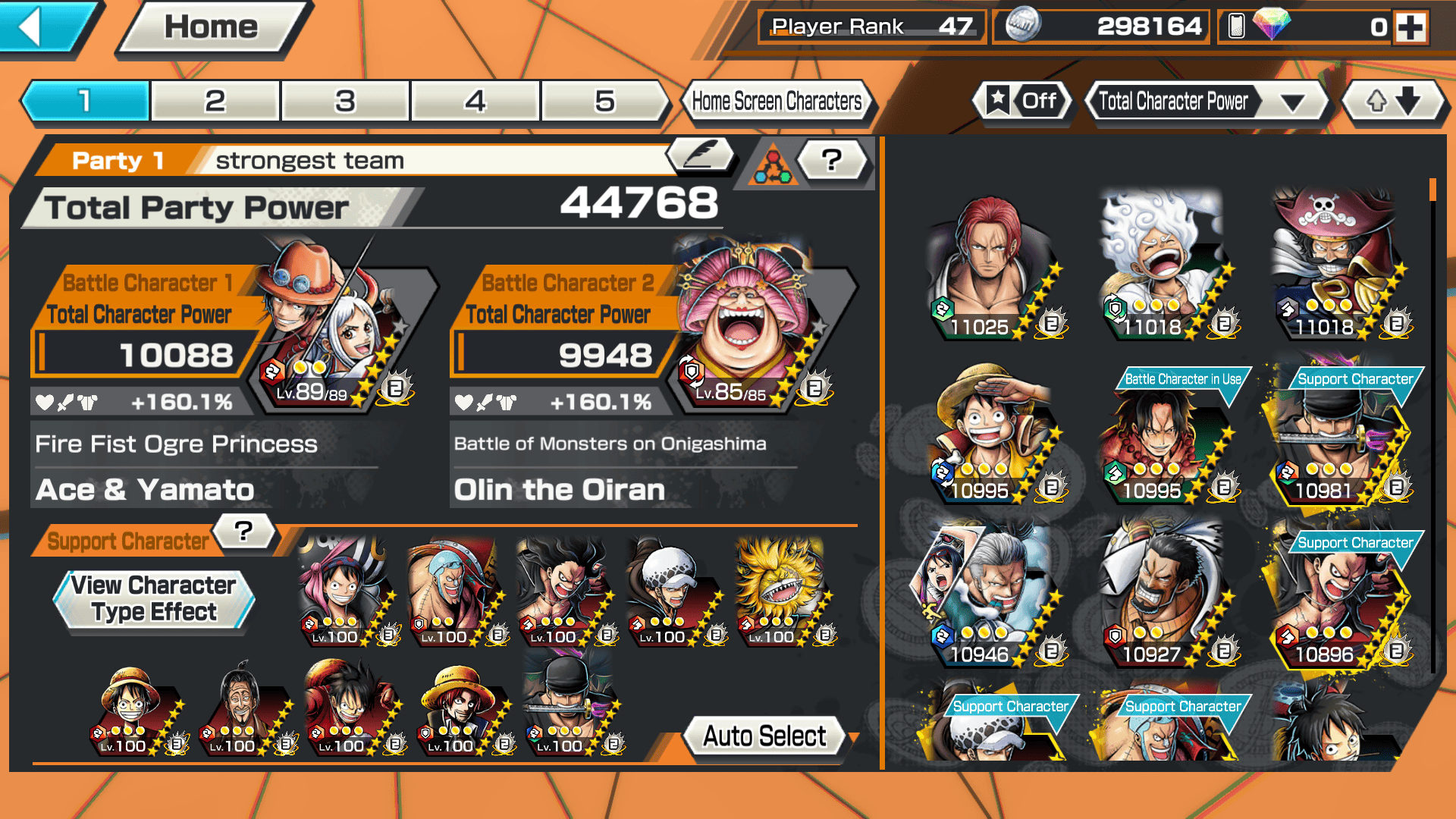Choose party tab 5
The image size is (1456, 819).
604,101
